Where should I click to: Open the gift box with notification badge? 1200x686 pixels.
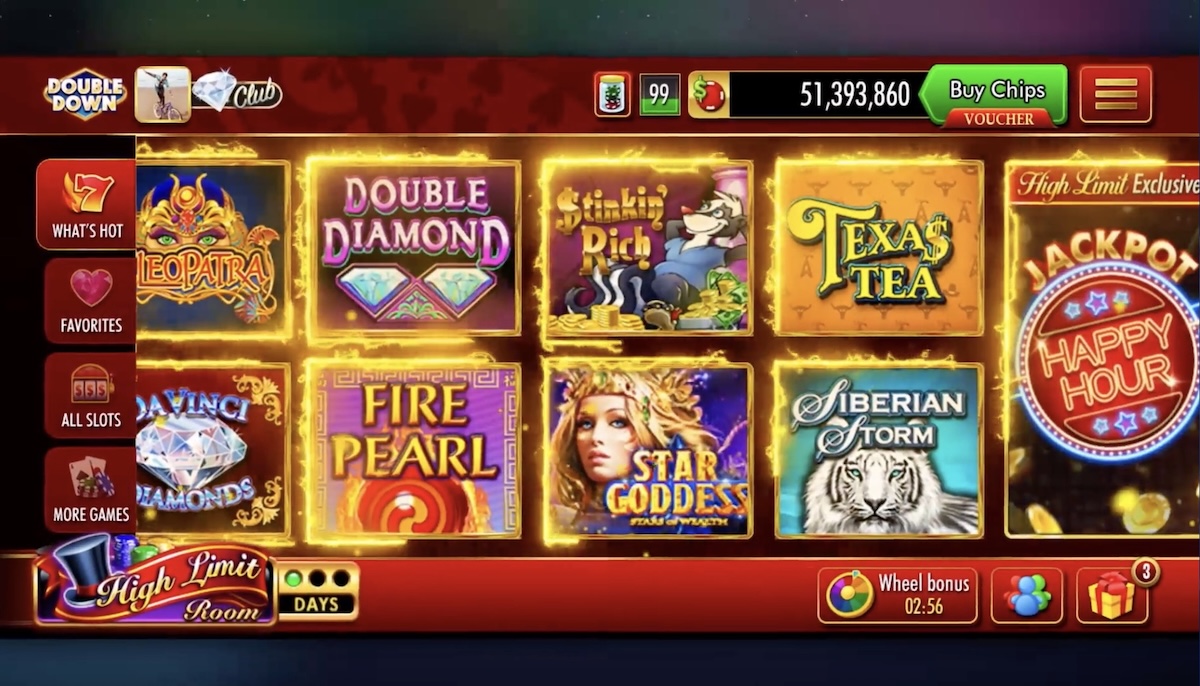[x=1112, y=596]
